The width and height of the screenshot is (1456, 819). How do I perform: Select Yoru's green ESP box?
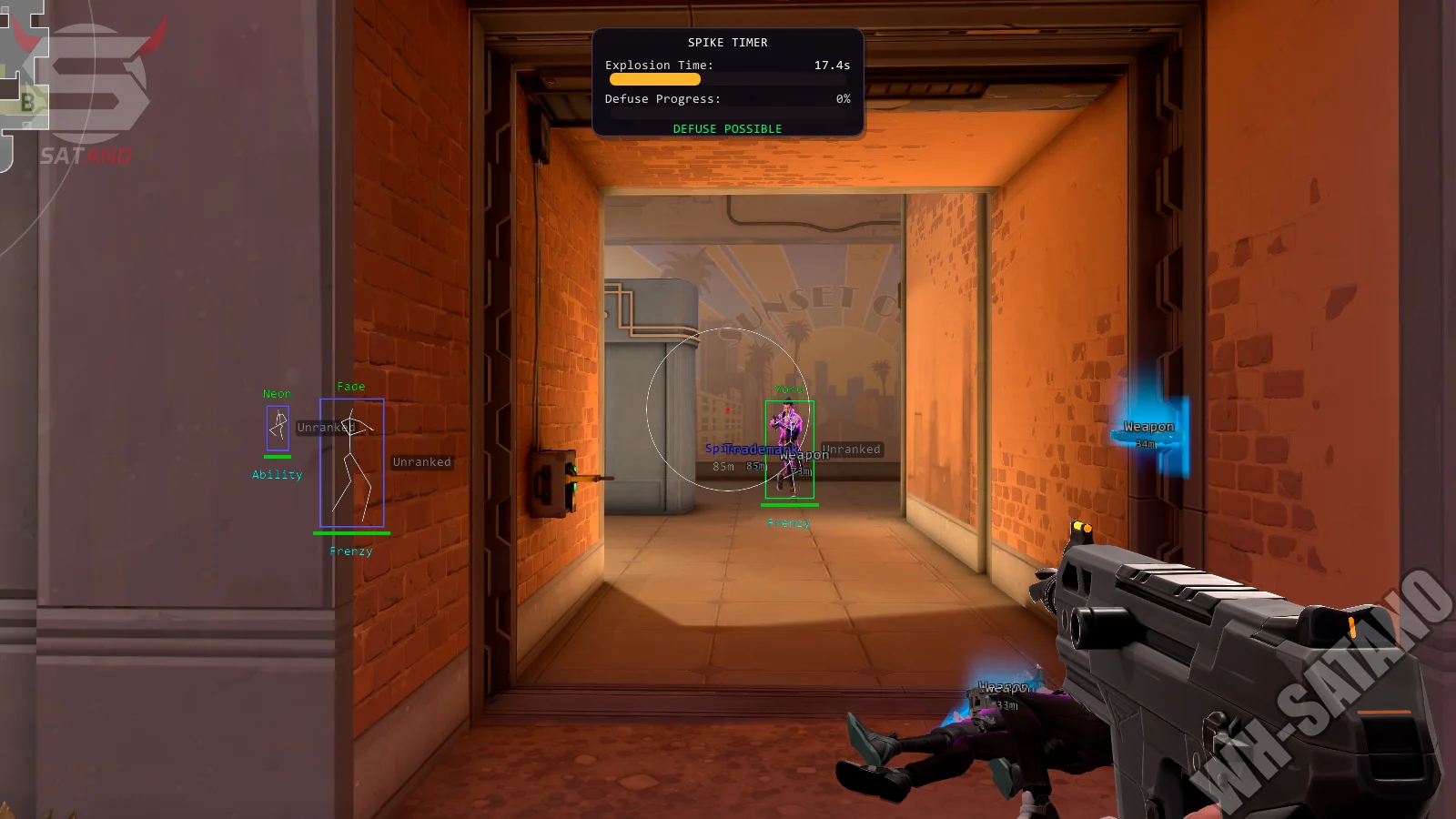pyautogui.click(x=790, y=446)
